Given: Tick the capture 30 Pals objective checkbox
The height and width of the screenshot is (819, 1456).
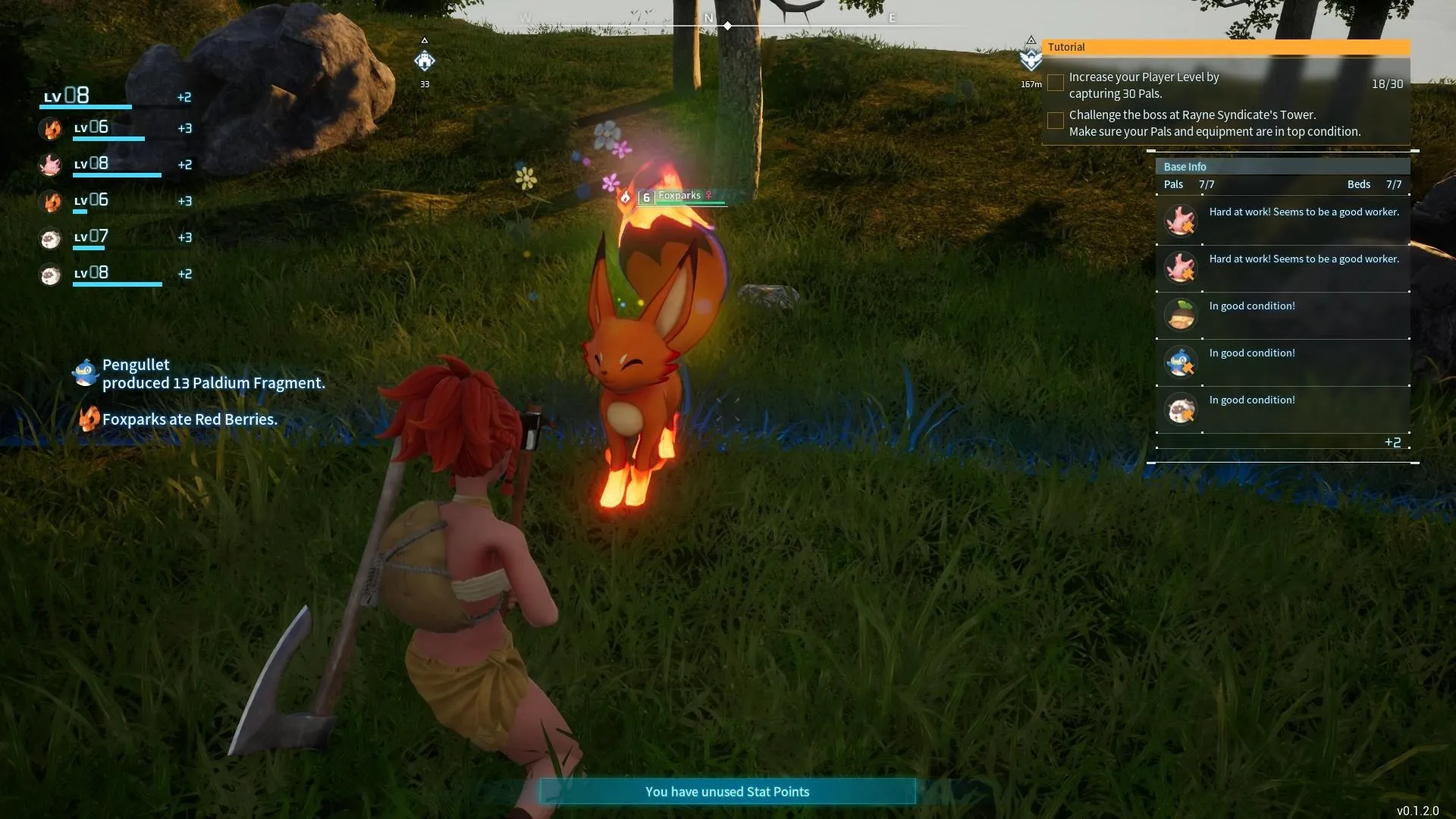Looking at the screenshot, I should click(x=1055, y=83).
